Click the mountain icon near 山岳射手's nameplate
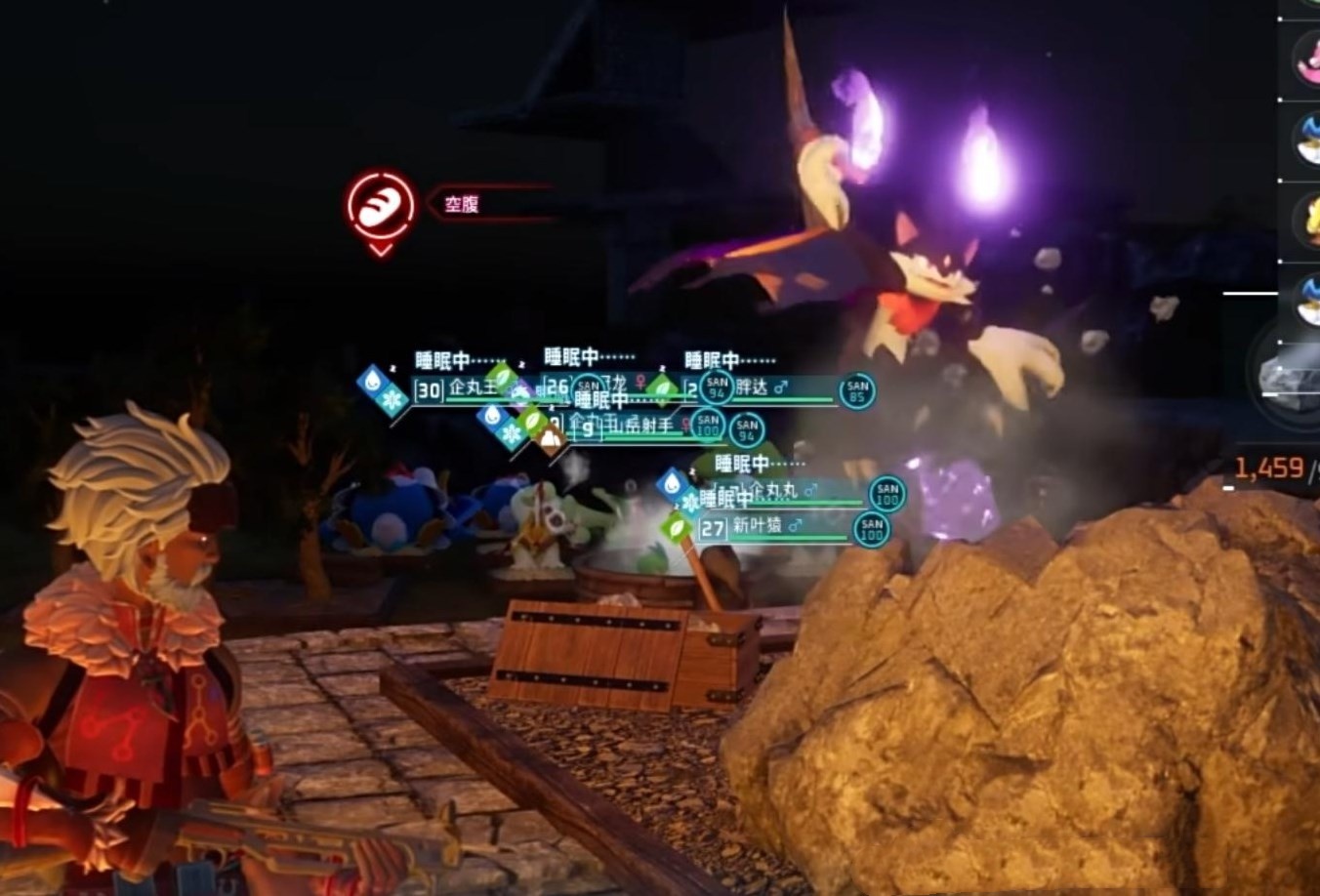 click(x=550, y=437)
